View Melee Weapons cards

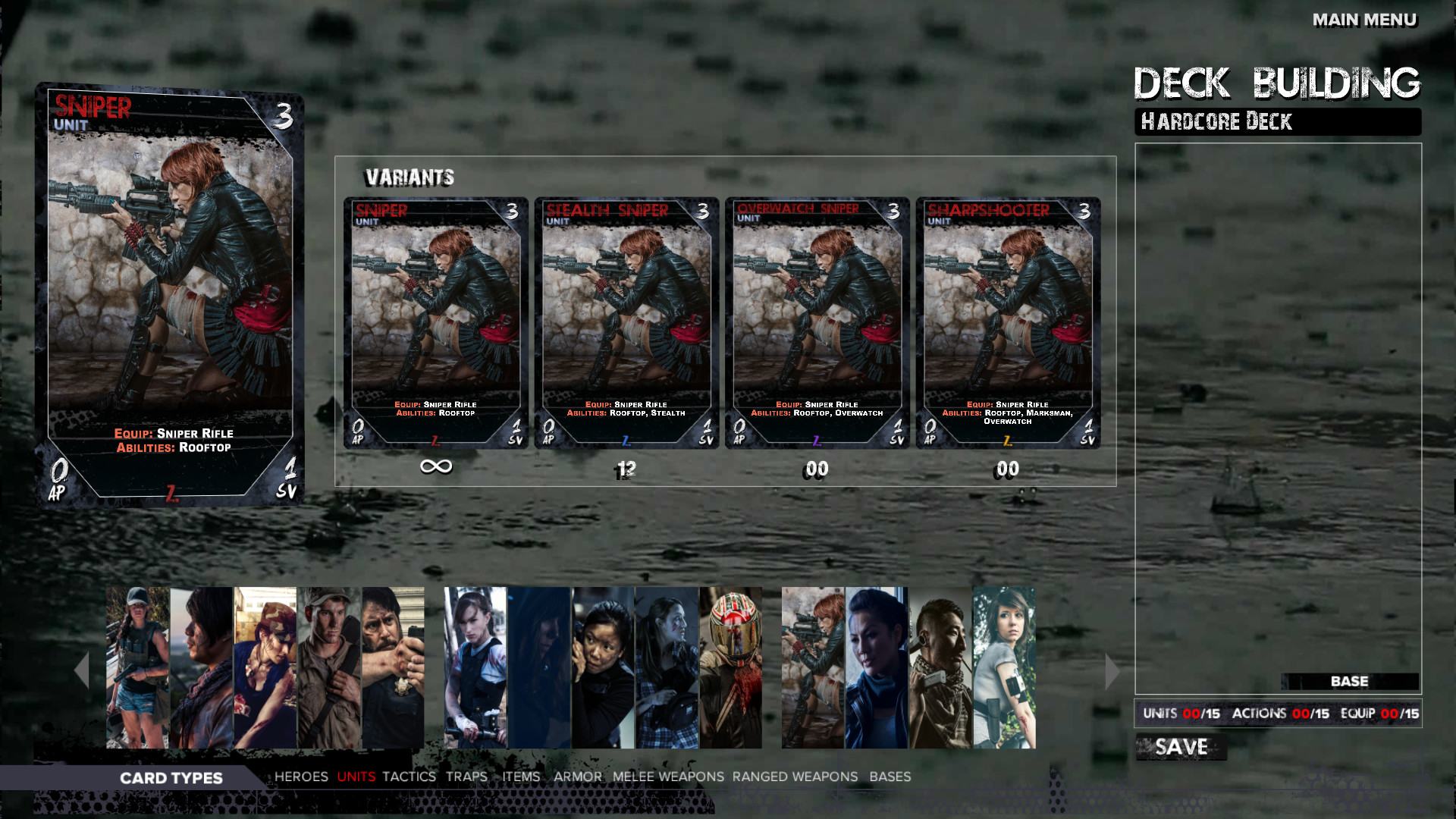click(668, 777)
